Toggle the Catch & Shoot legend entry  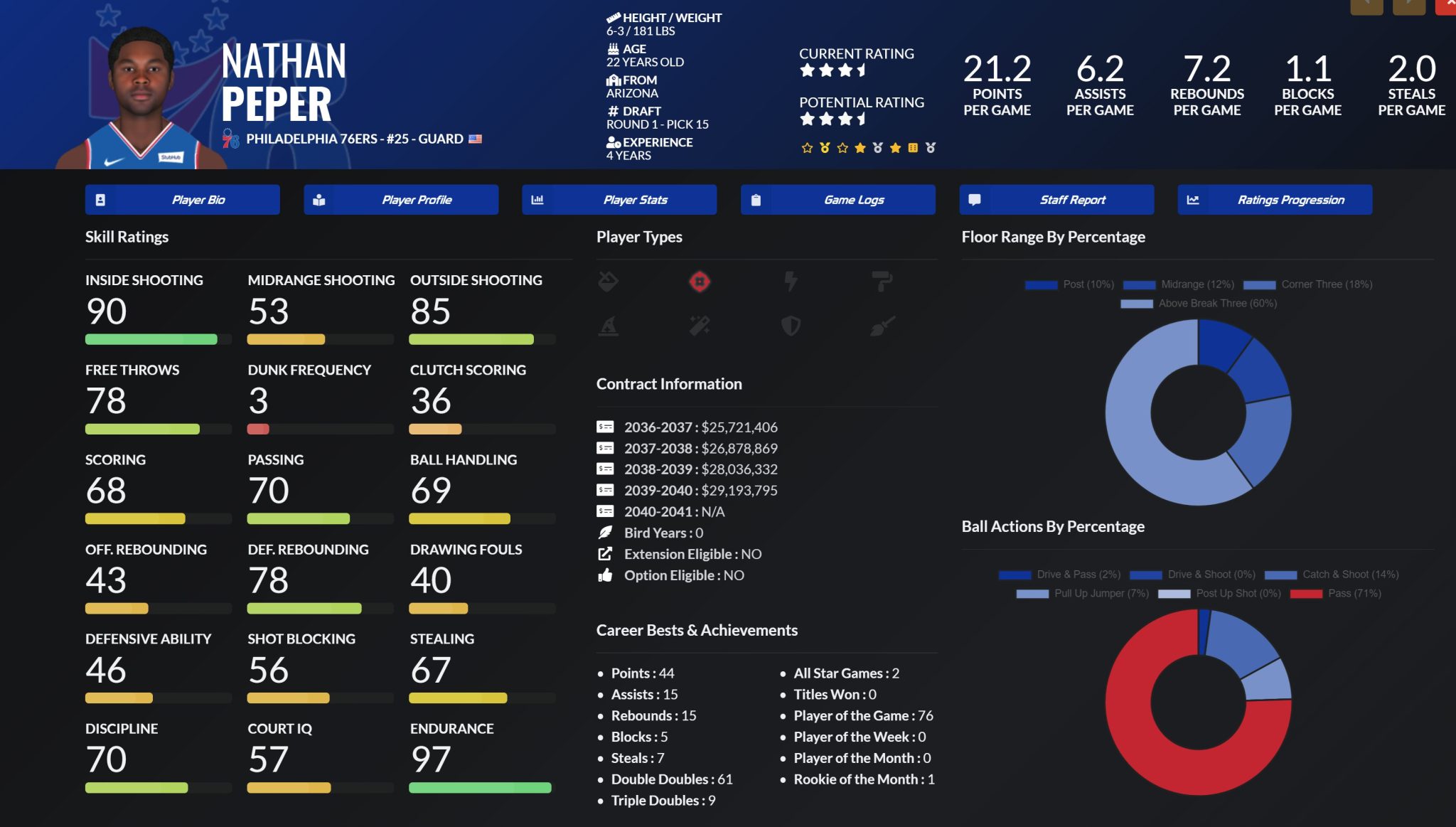tap(1332, 575)
